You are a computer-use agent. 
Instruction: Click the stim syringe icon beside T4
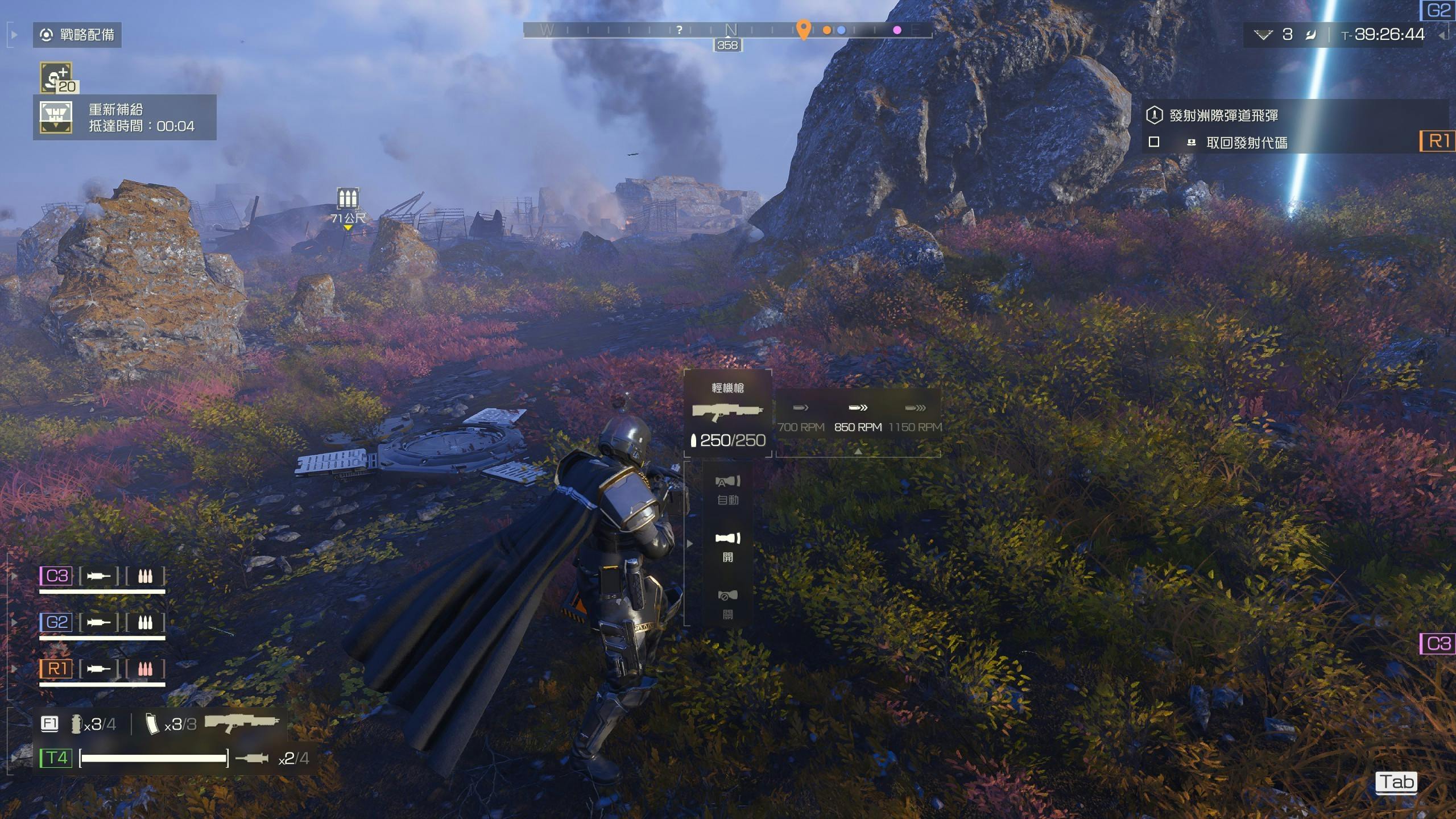pos(251,758)
